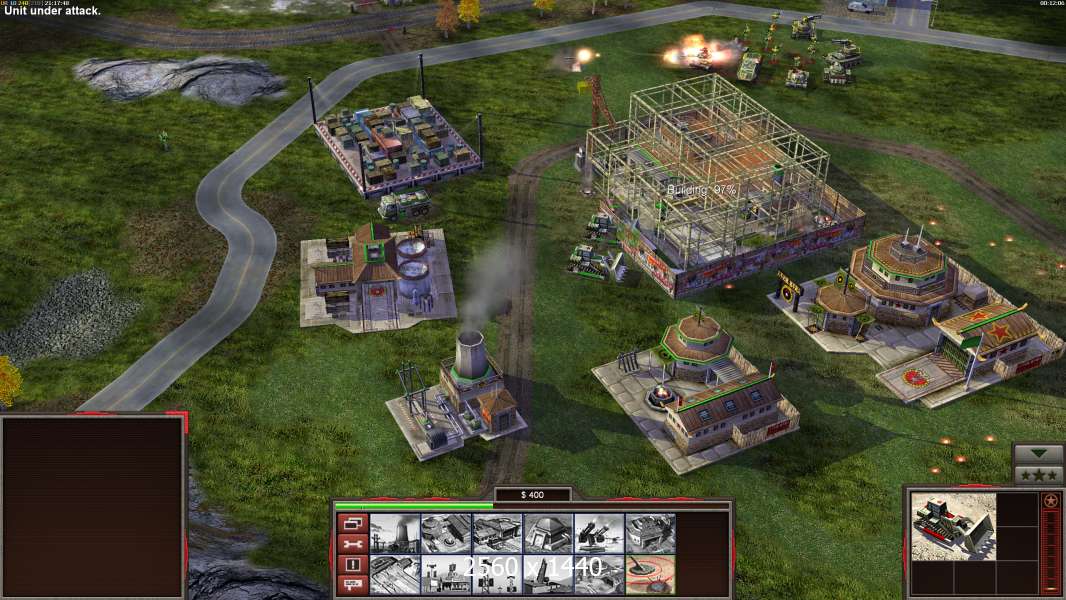The width and height of the screenshot is (1066, 600).
Task: Select the Bunker build icon
Action: click(x=548, y=533)
